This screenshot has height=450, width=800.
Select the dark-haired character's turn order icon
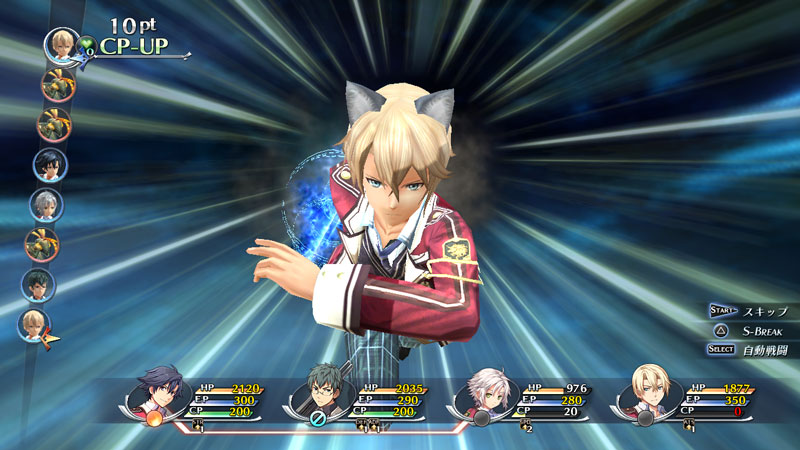[x=49, y=164]
